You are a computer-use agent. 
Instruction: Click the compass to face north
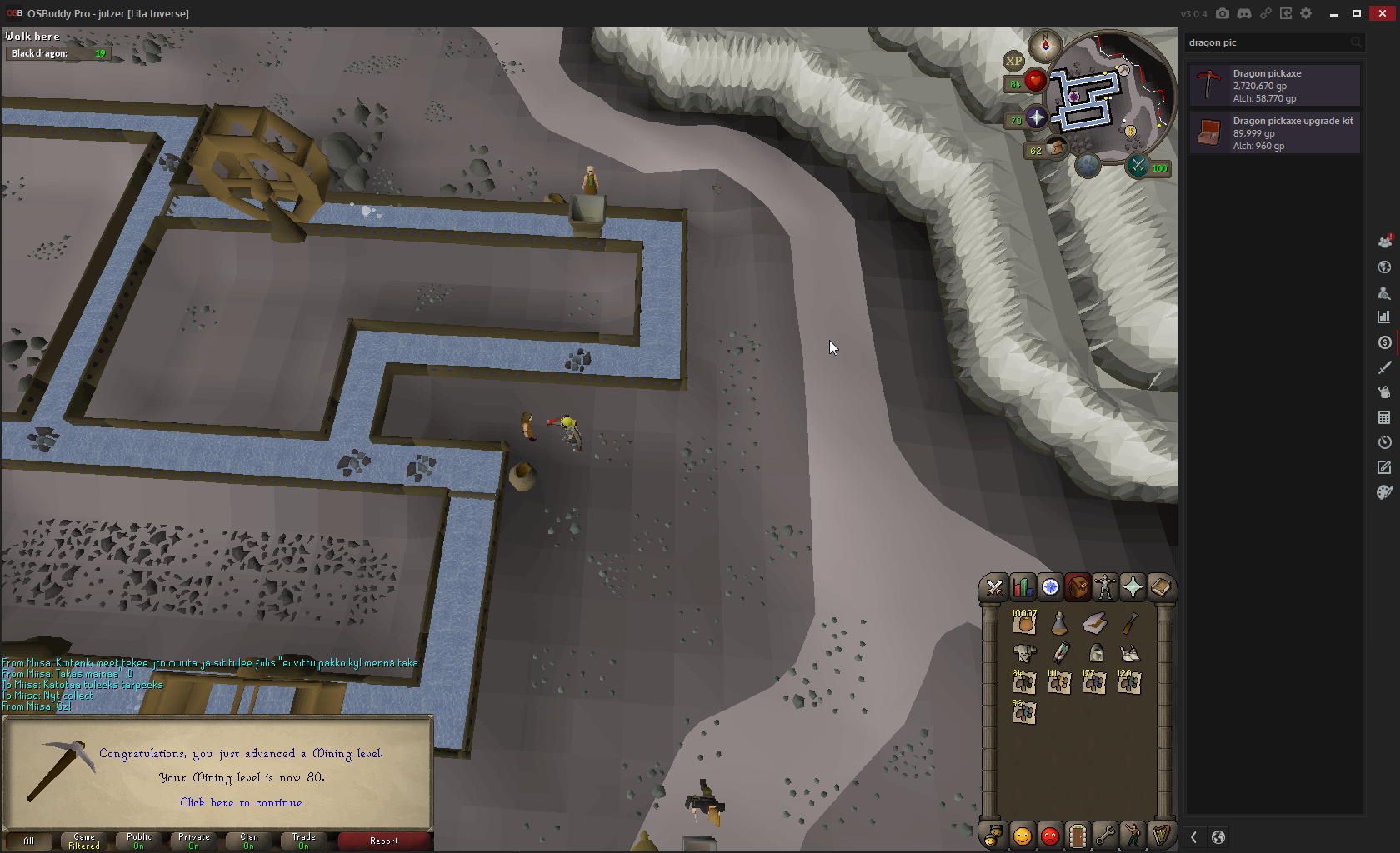tap(1045, 45)
